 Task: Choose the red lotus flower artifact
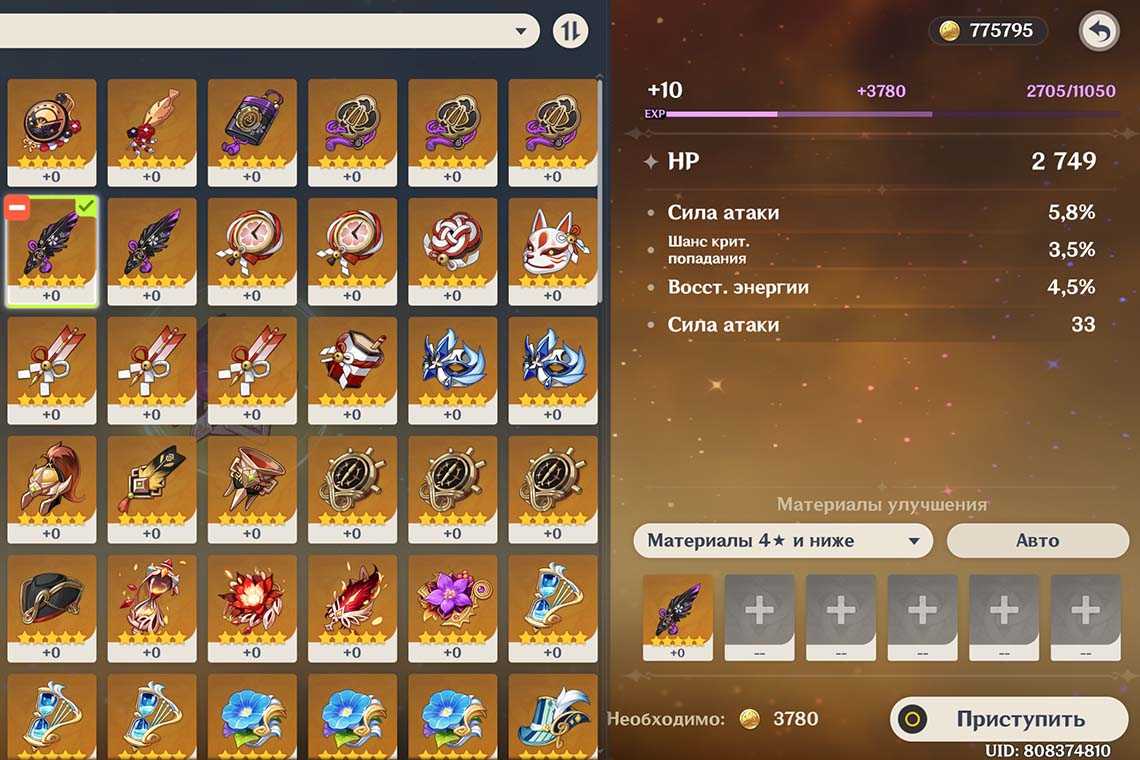[251, 599]
